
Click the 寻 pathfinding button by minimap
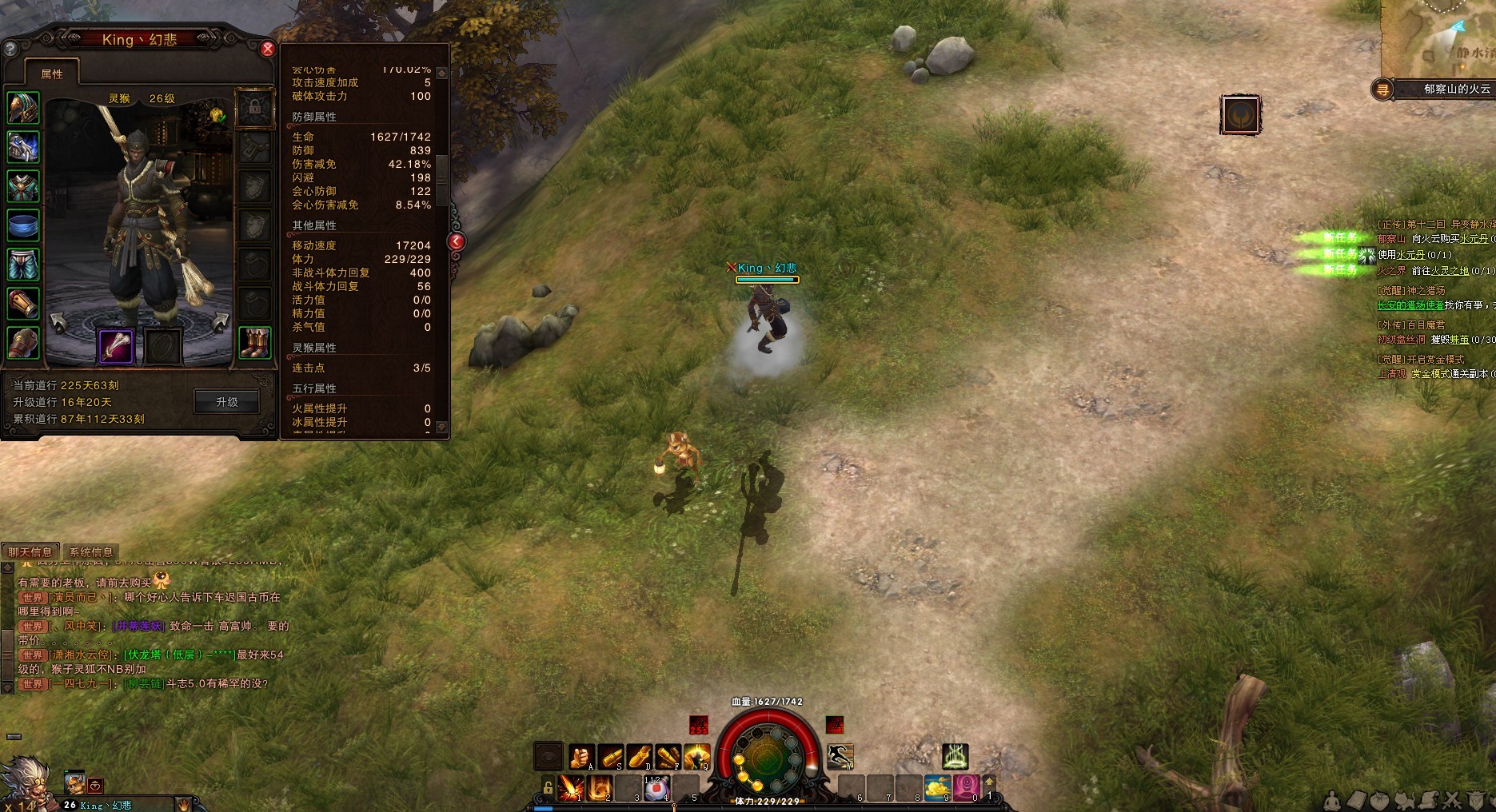(1382, 90)
